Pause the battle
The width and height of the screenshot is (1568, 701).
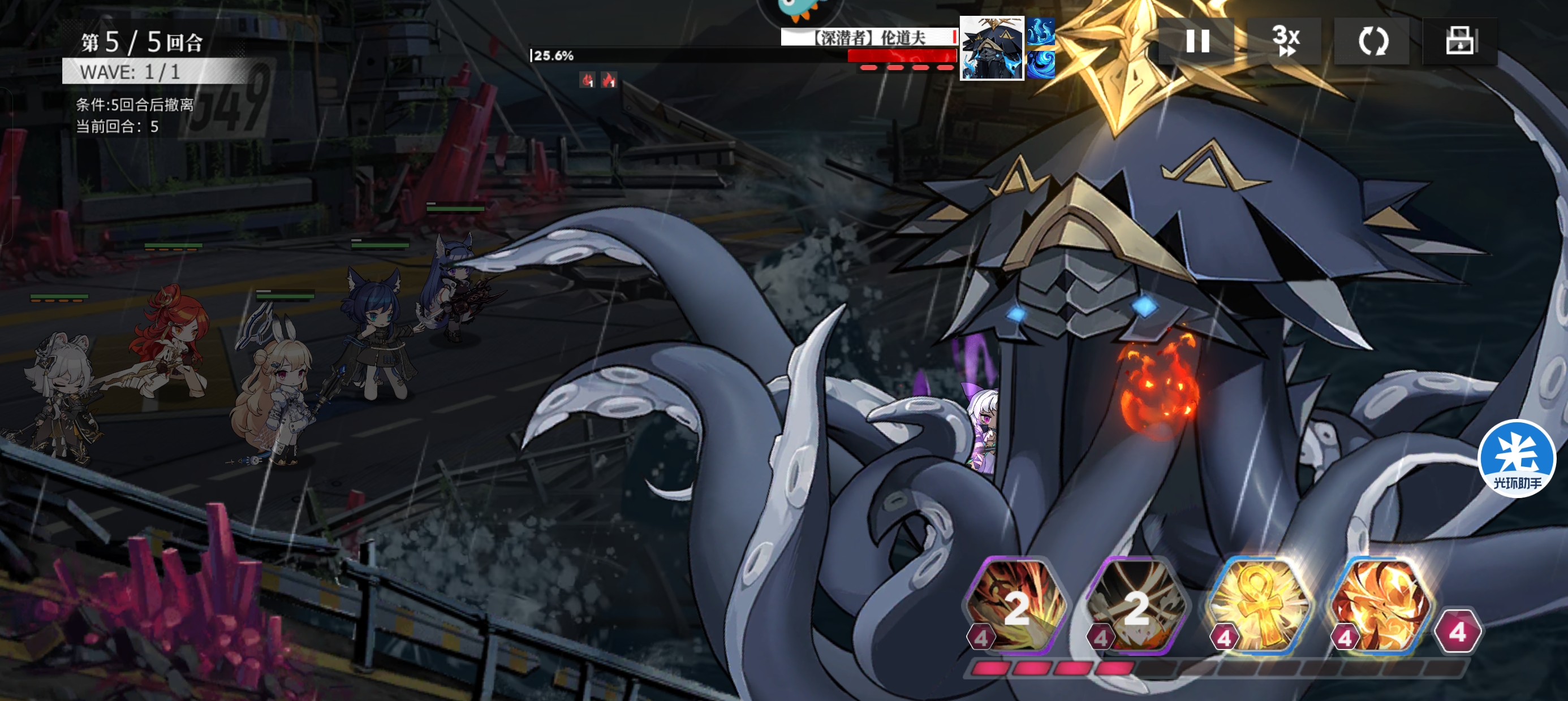1197,41
